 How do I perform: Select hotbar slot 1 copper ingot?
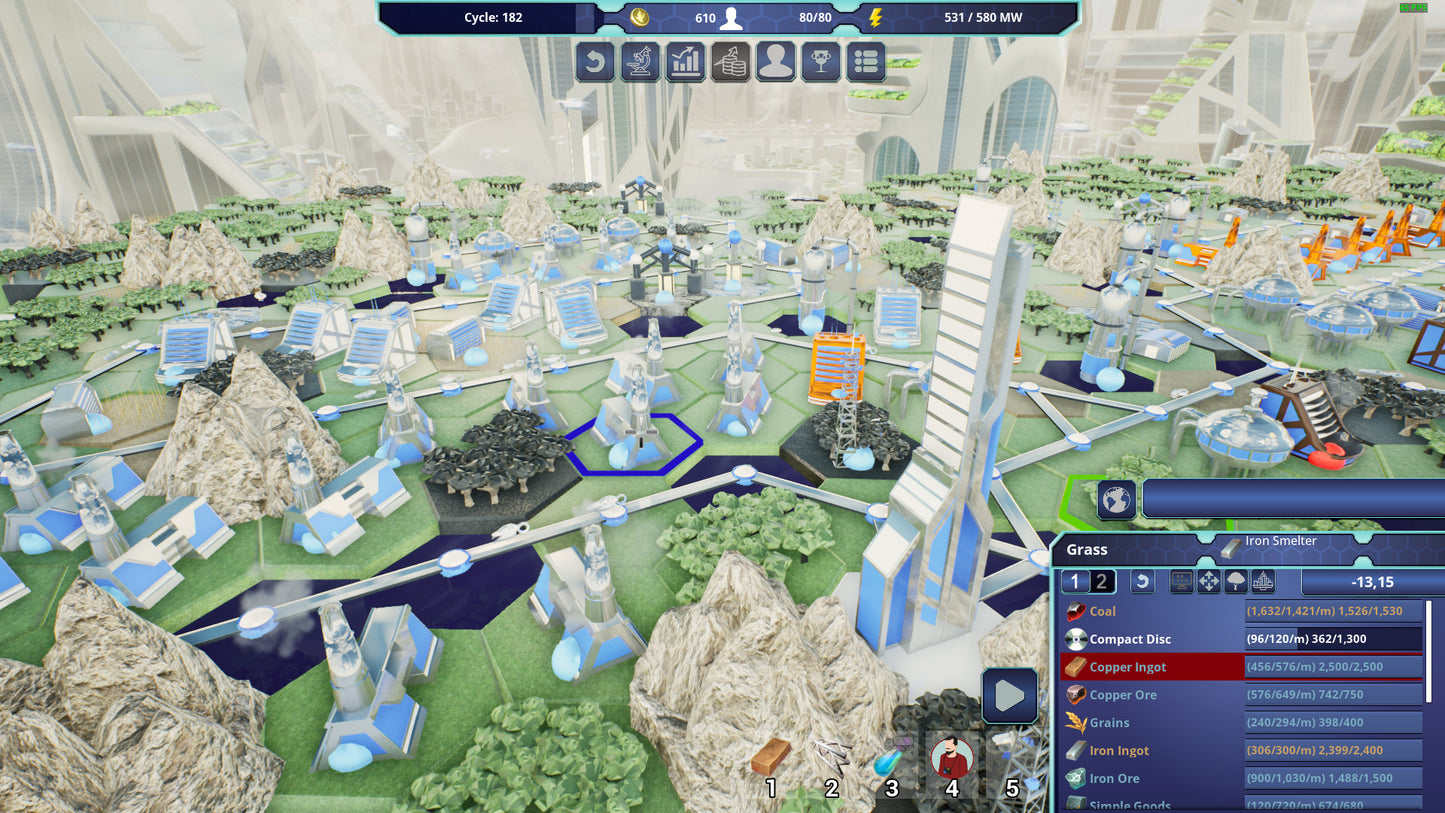771,762
